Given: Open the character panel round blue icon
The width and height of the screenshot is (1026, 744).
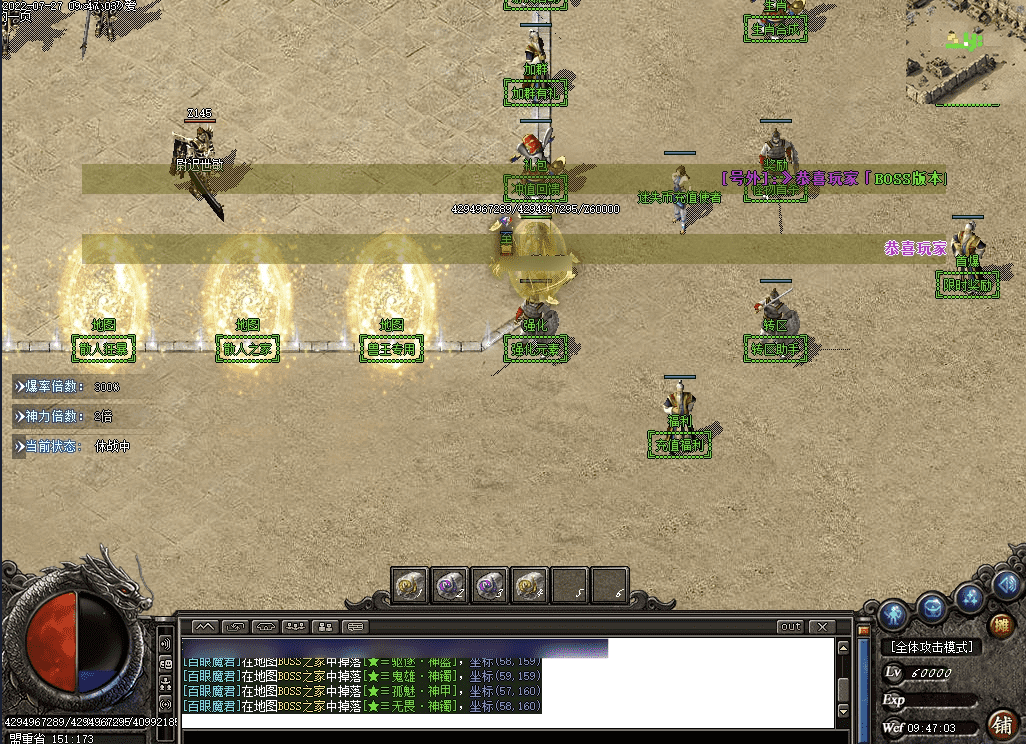Looking at the screenshot, I should (895, 613).
